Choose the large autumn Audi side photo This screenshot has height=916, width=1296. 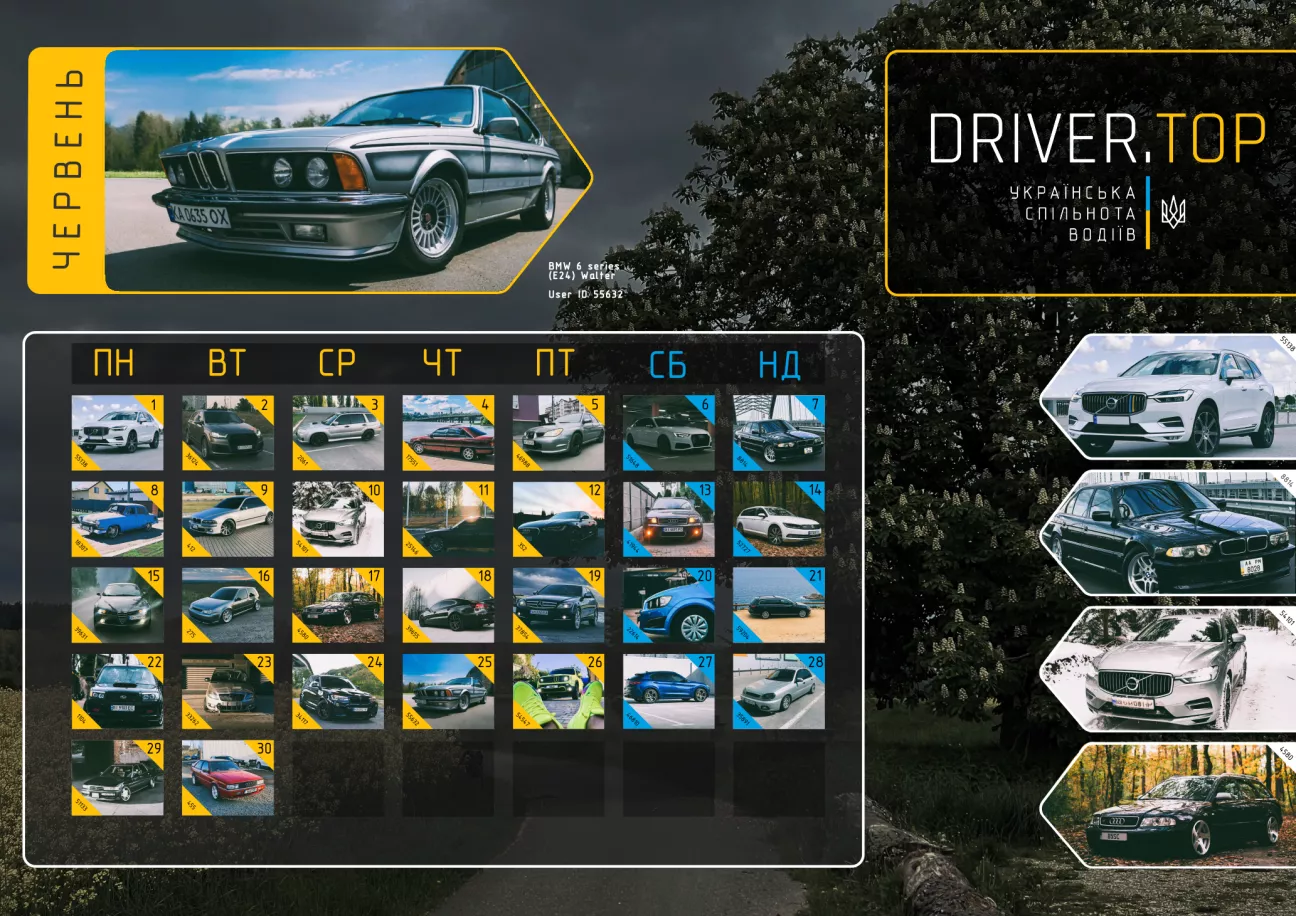coord(1170,805)
